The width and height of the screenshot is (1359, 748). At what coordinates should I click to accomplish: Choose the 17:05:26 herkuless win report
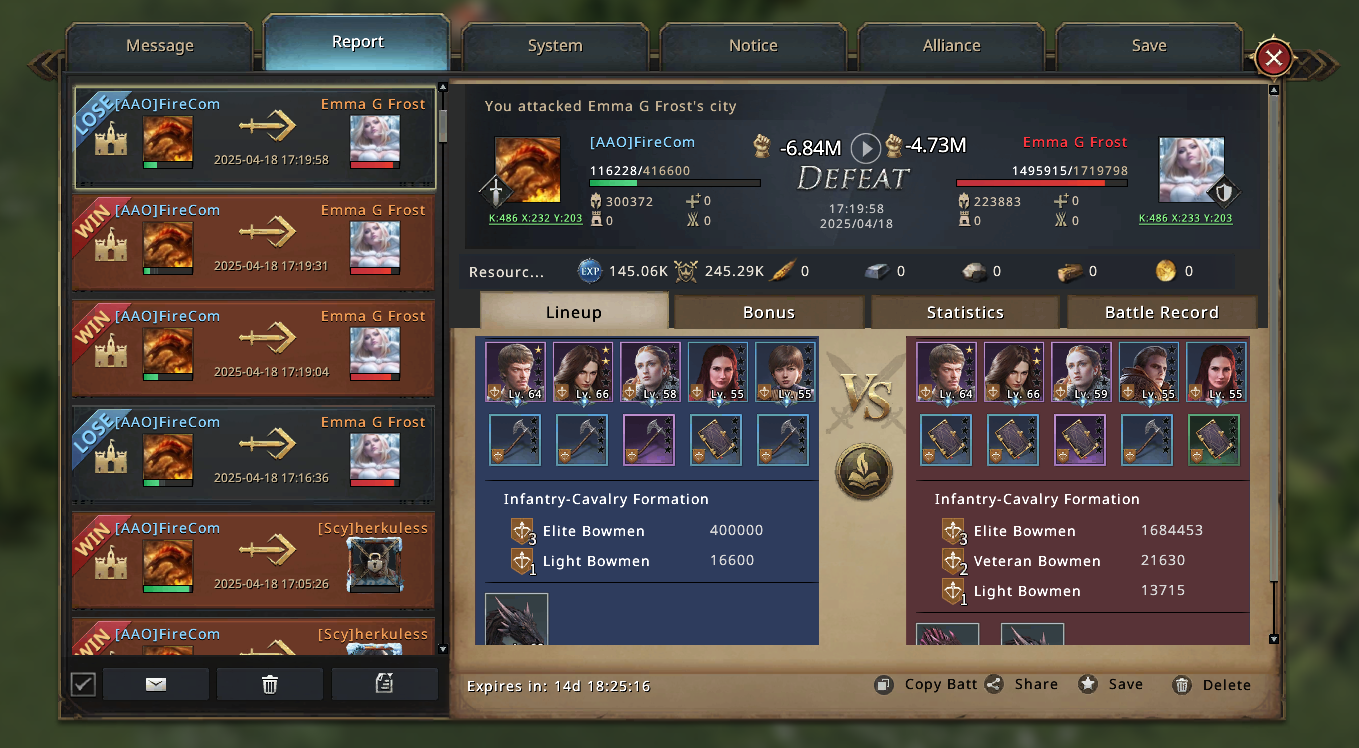click(x=255, y=561)
